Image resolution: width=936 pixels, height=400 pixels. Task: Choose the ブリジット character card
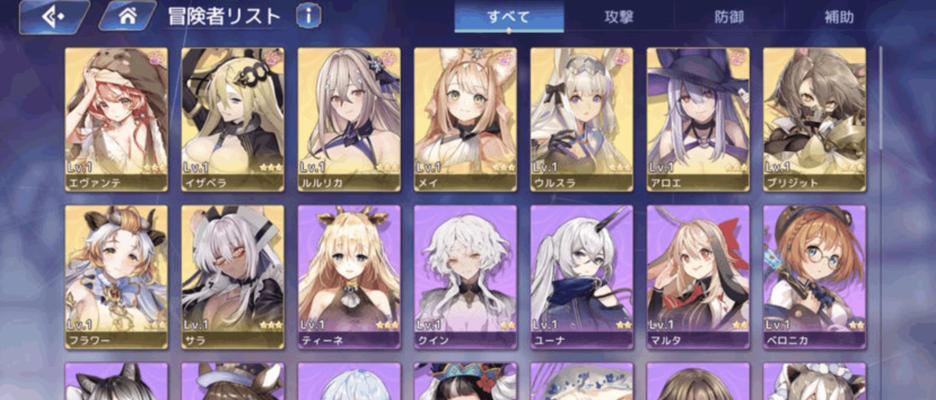814,119
